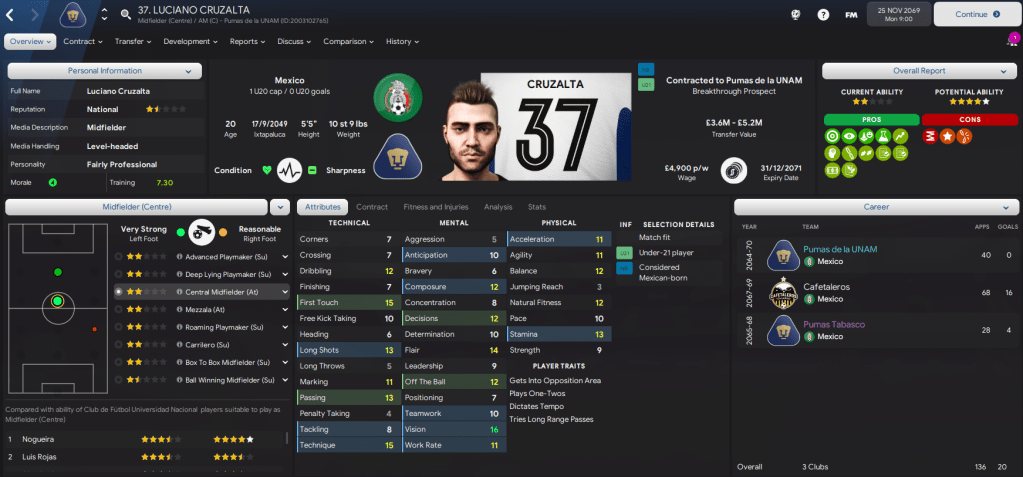Open the Discuss menu

pyautogui.click(x=294, y=42)
